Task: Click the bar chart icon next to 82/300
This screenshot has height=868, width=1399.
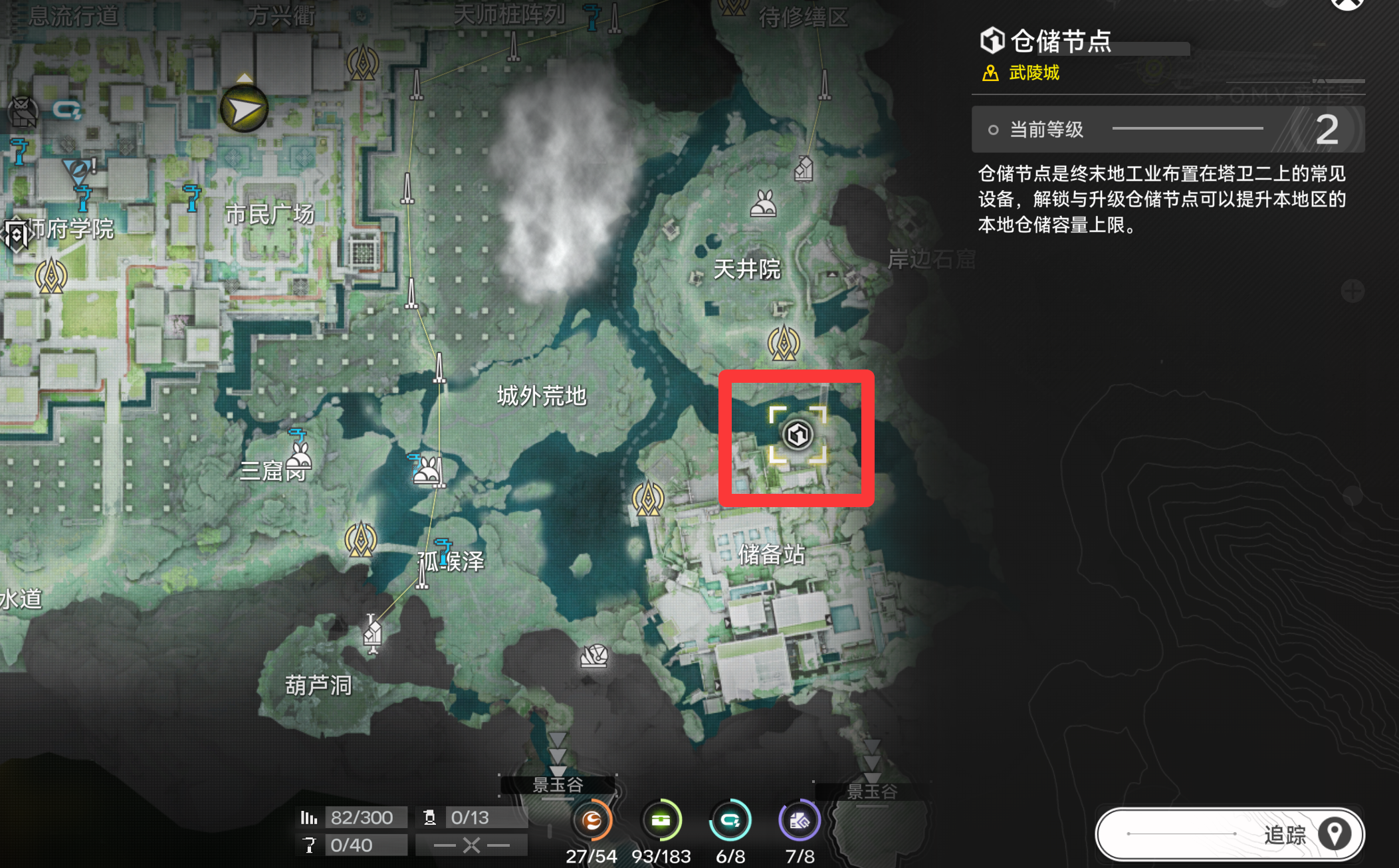Action: [x=308, y=817]
